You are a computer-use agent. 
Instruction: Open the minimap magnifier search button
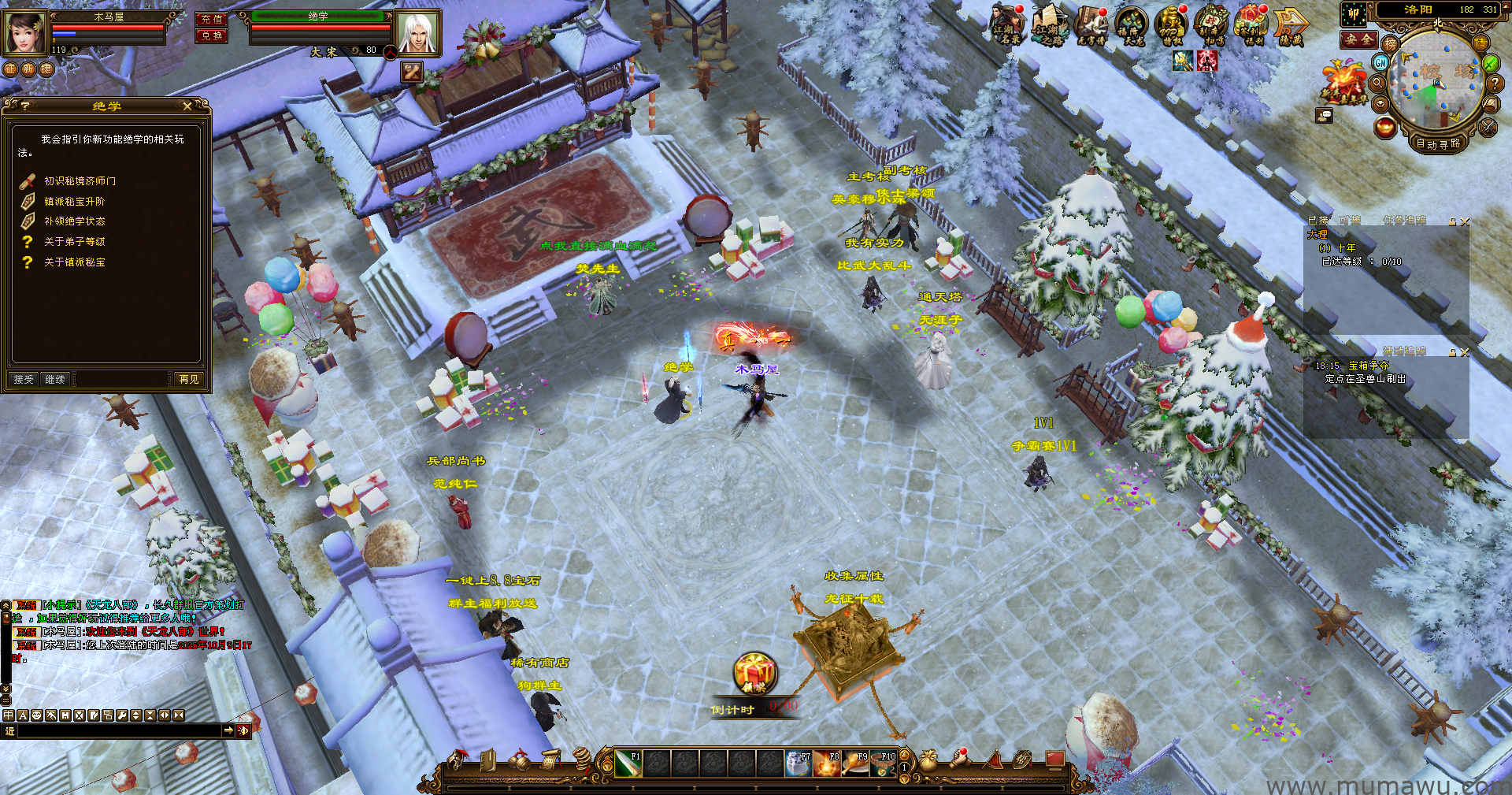(1378, 82)
